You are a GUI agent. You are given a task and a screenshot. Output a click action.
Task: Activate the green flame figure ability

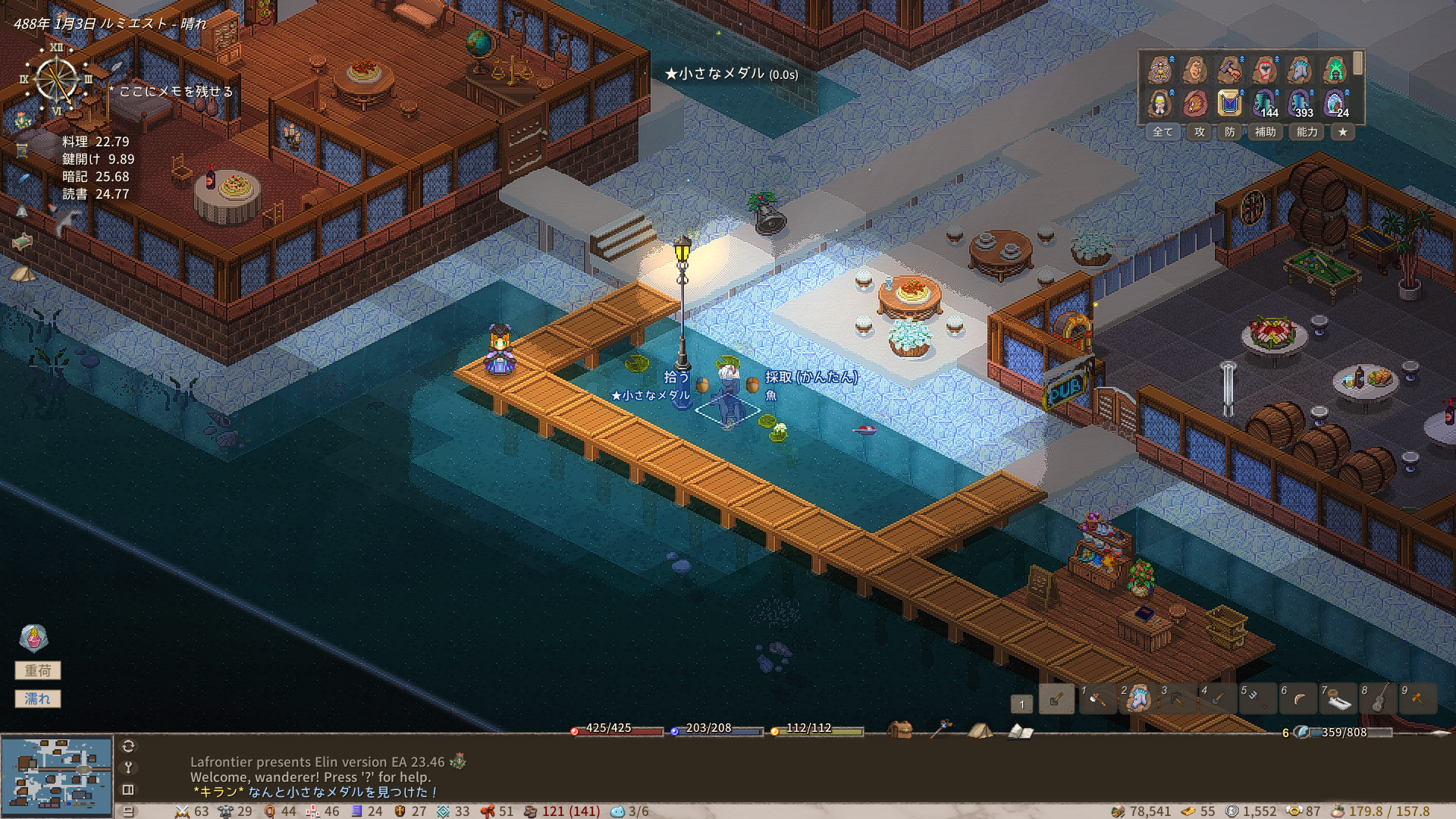tap(1335, 70)
